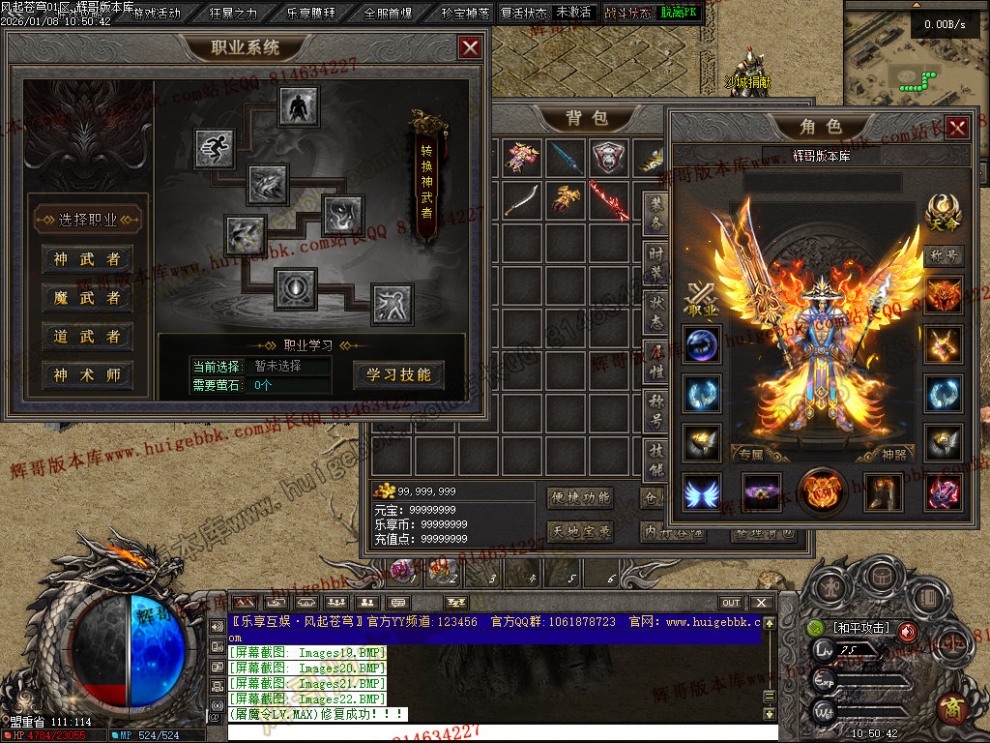Choose the 魔武者 class
Image resolution: width=990 pixels, height=743 pixels.
88,297
